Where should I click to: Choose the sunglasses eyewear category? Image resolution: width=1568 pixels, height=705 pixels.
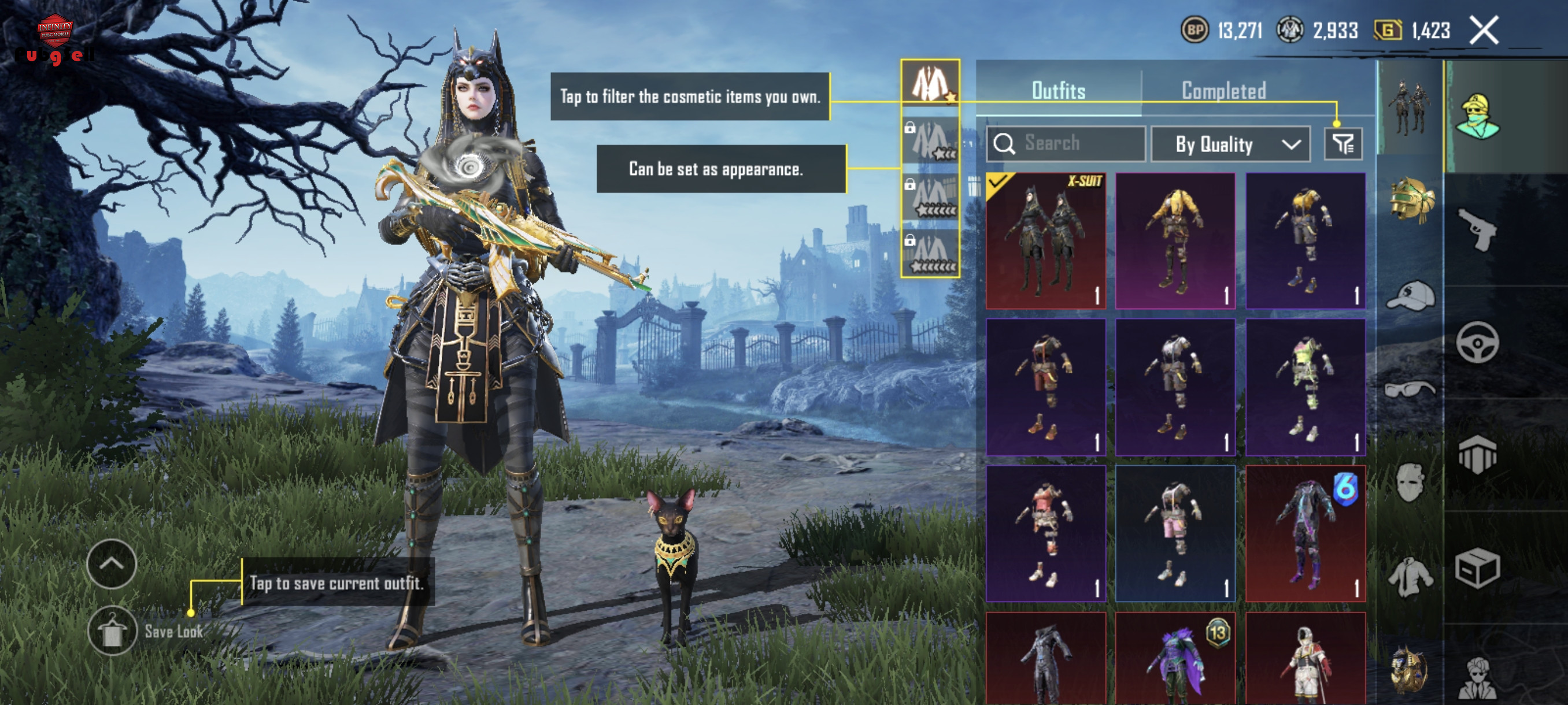point(1409,388)
